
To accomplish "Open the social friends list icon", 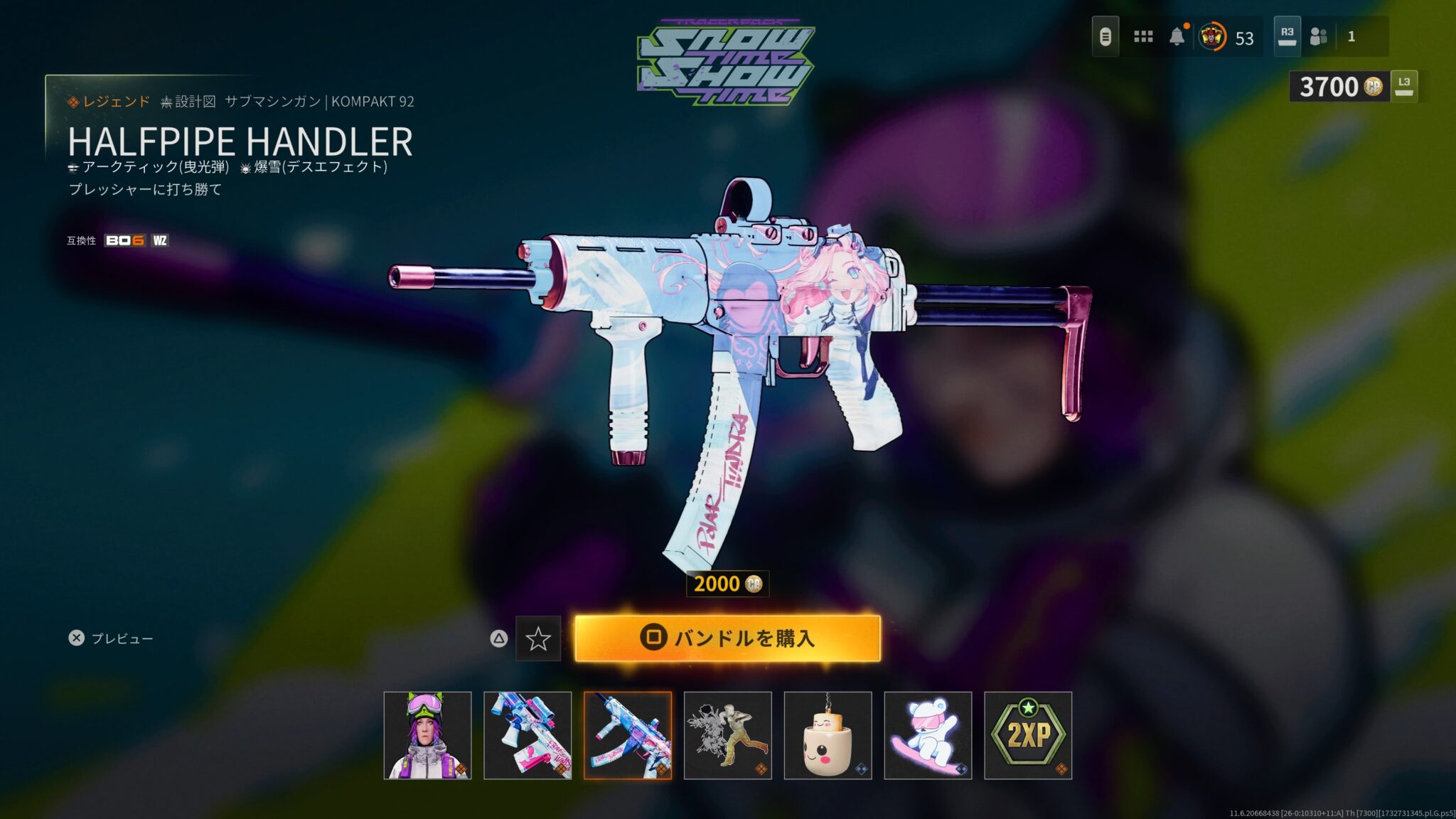I will pyautogui.click(x=1319, y=36).
